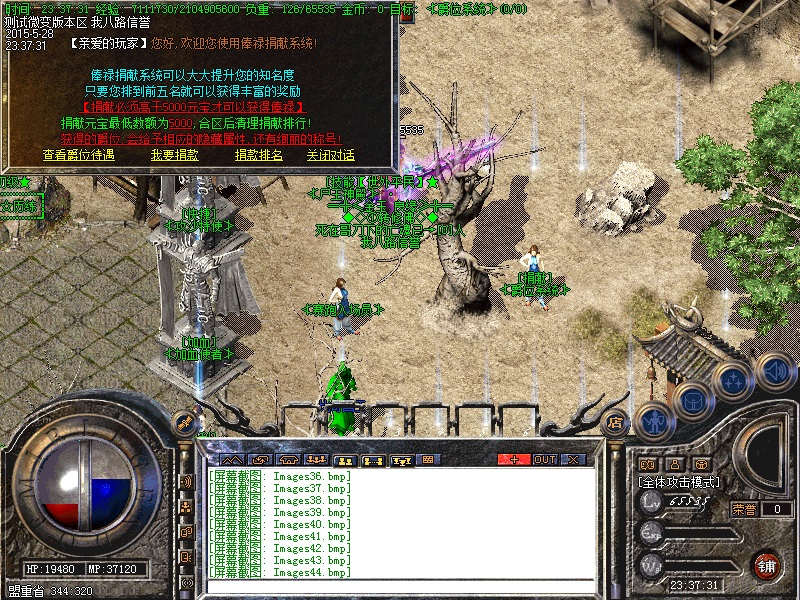Viewport: 800px width, 600px height.
Task: Close the chat panel with the X button
Action: click(573, 459)
